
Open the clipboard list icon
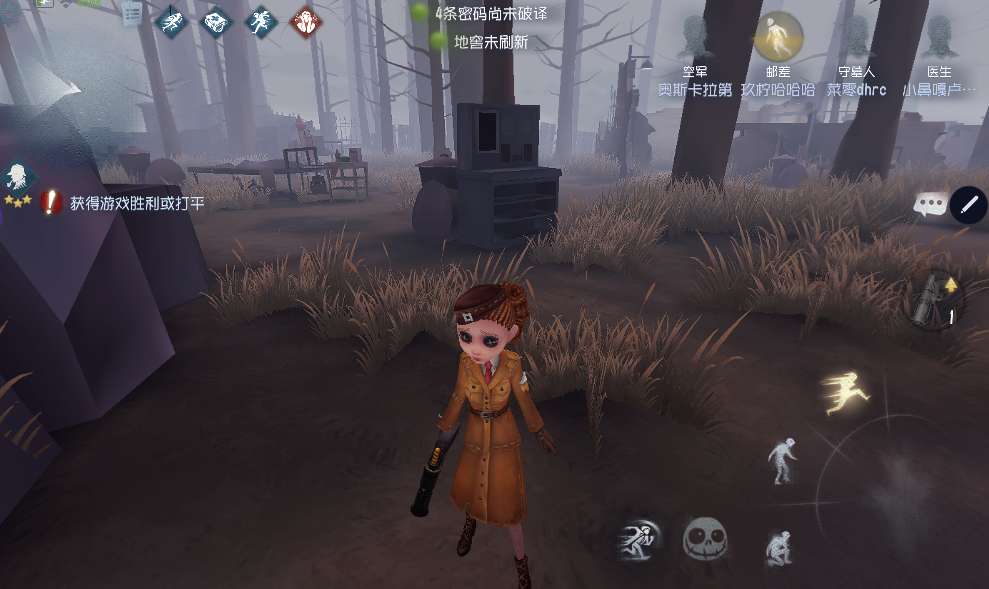click(132, 14)
